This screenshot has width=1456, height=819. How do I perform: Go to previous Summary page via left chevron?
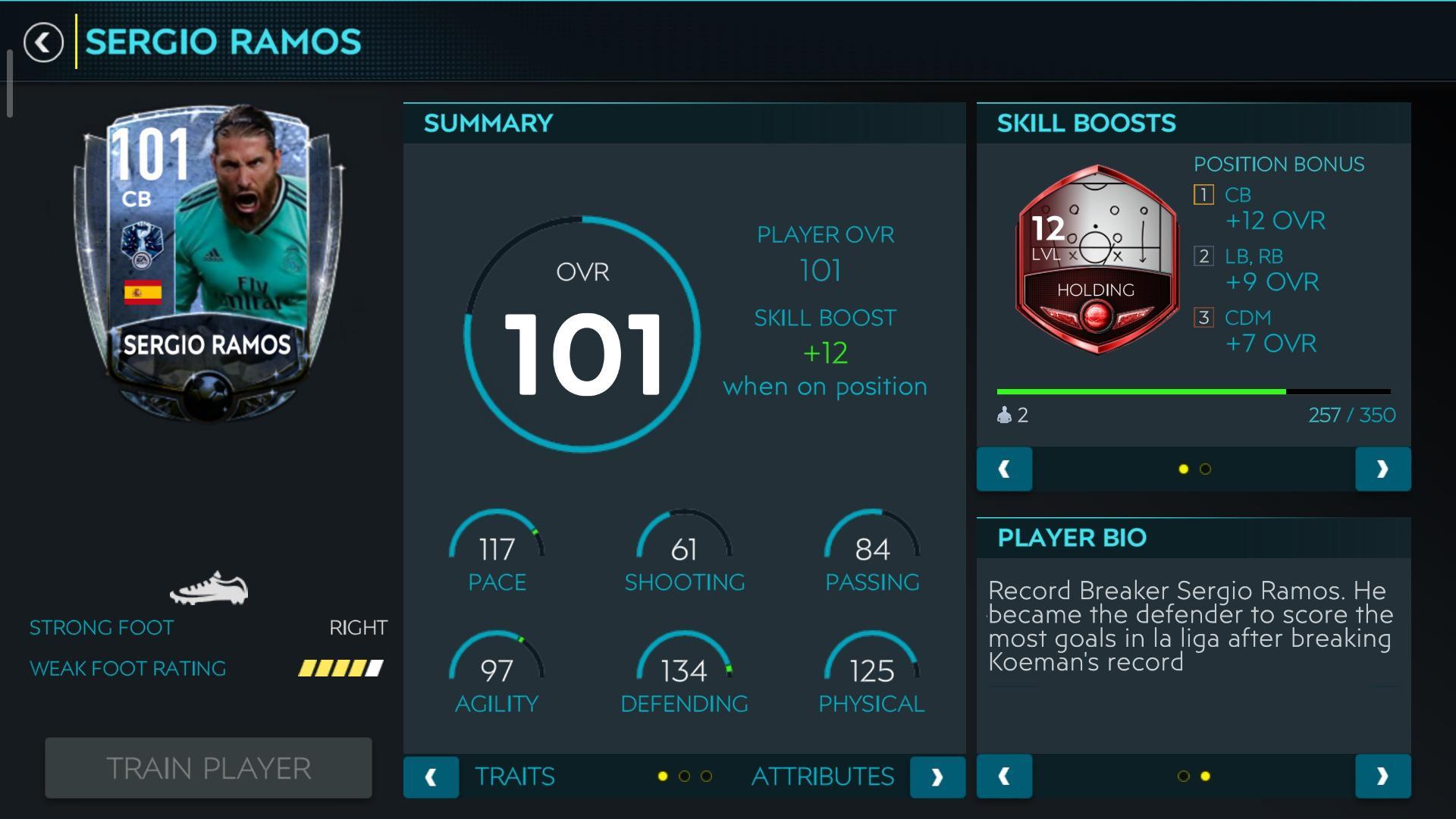click(431, 777)
